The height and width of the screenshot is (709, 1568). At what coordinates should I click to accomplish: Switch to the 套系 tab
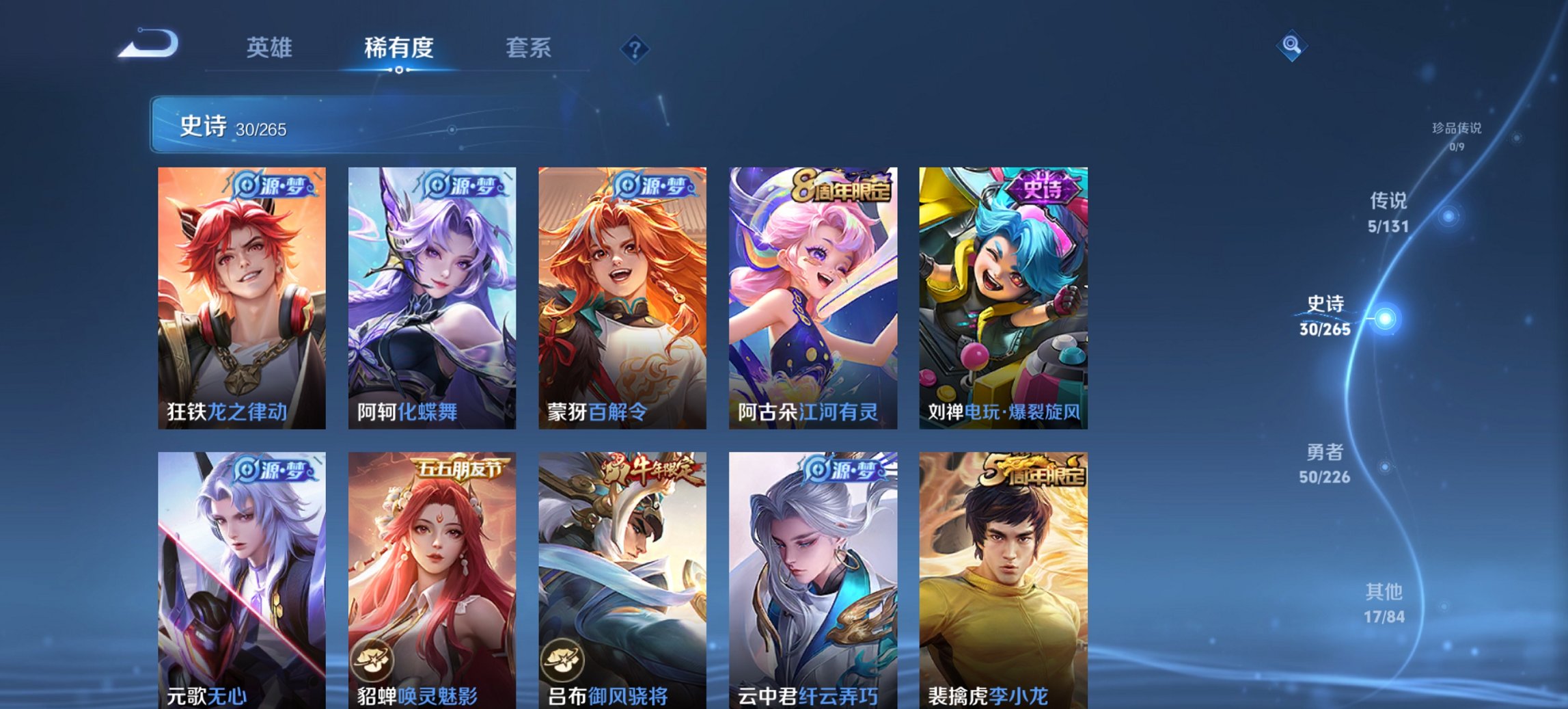point(529,48)
